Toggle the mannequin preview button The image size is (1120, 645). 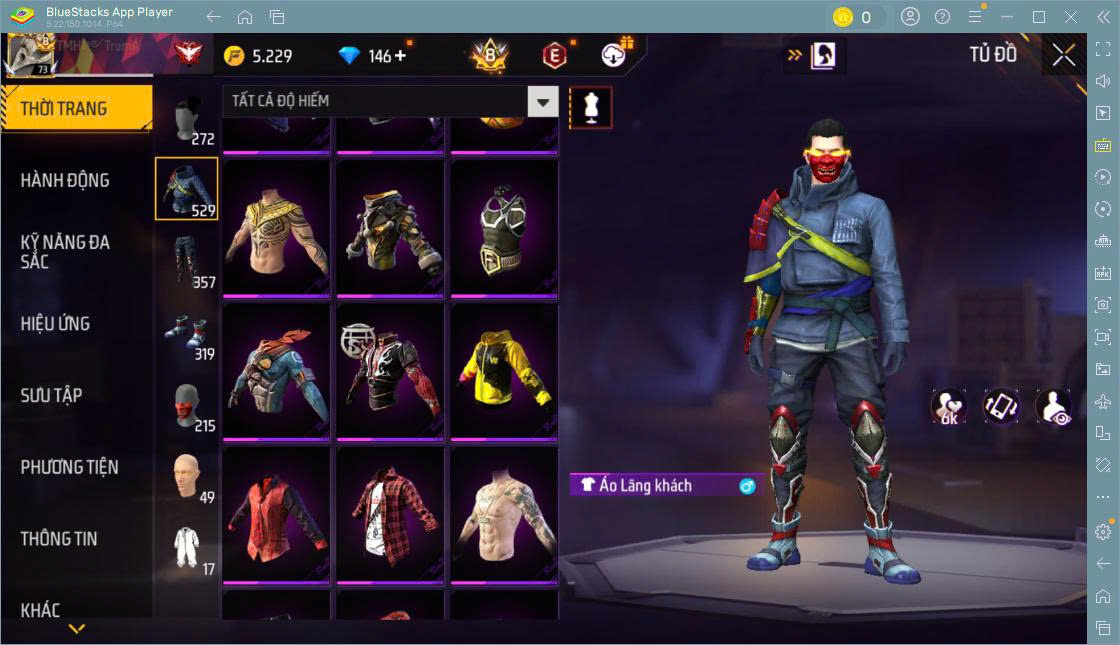pyautogui.click(x=591, y=107)
